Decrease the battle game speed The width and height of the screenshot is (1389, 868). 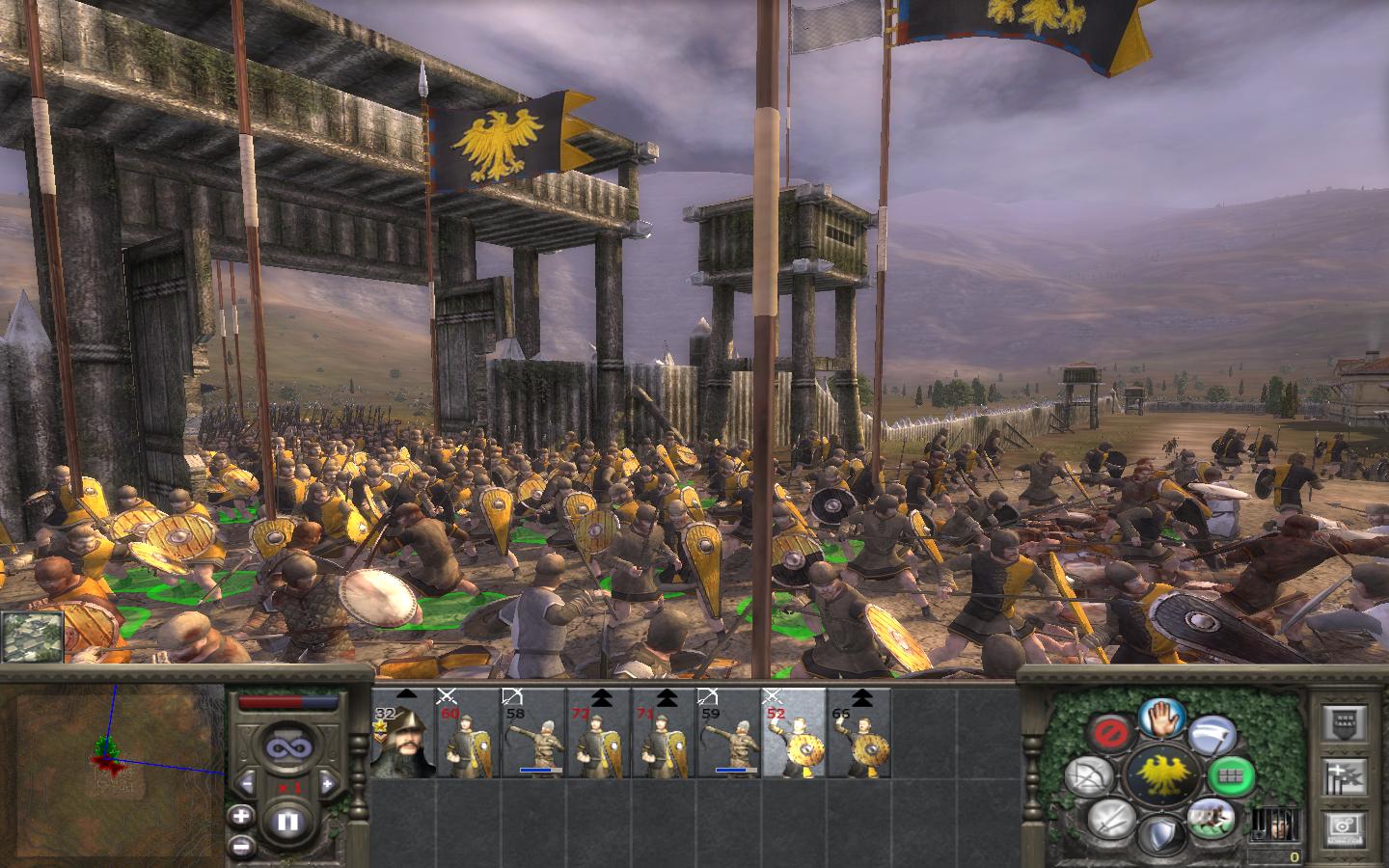[247, 783]
